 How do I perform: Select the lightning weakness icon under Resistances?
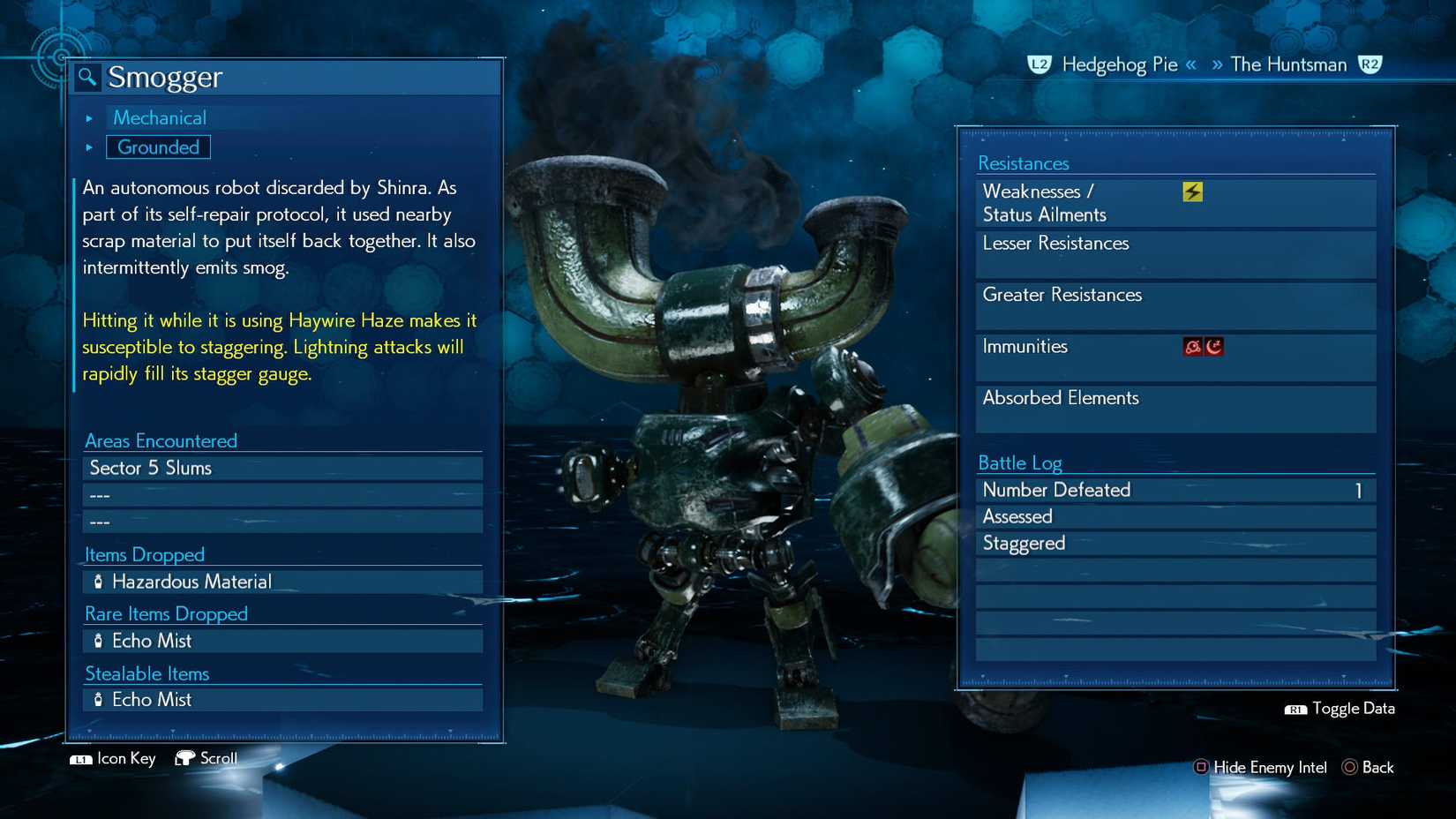point(1191,190)
